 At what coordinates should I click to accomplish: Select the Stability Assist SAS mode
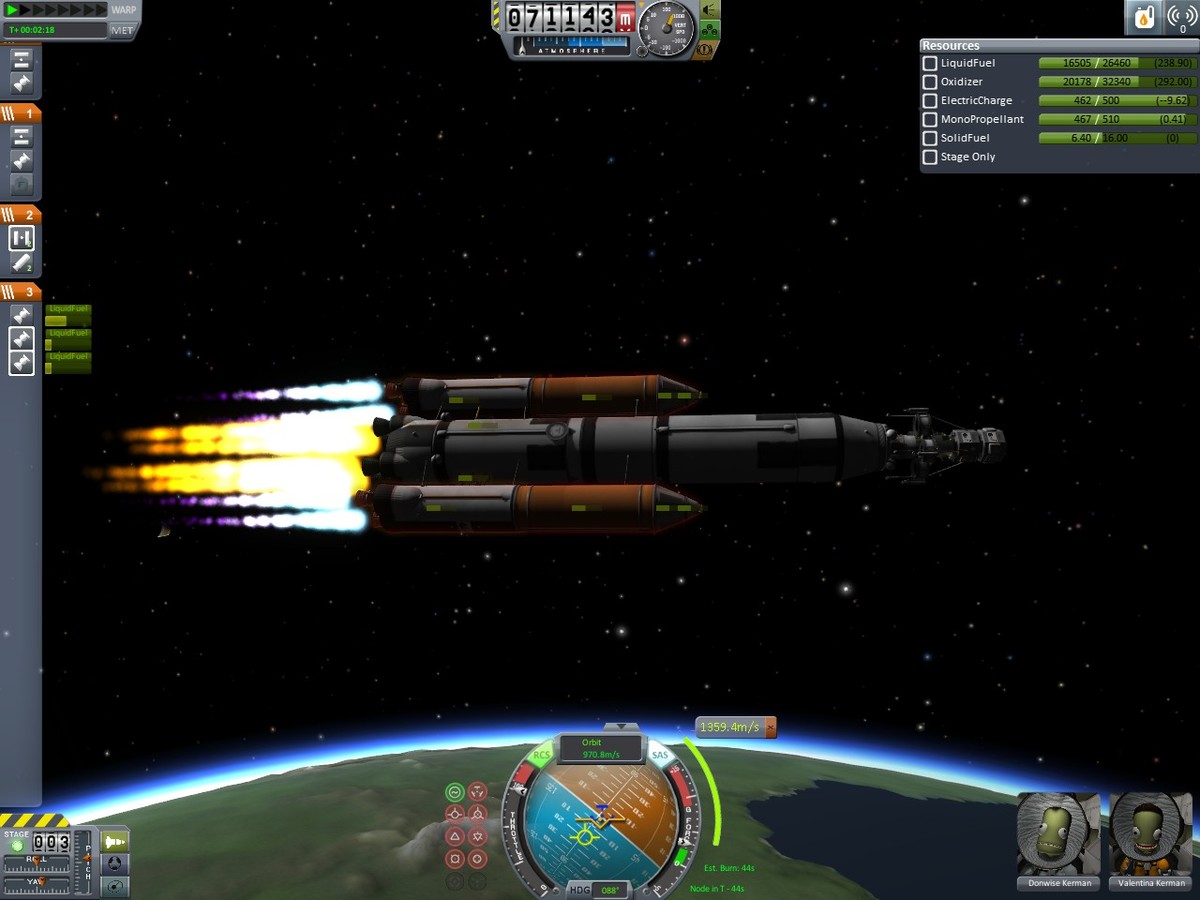click(455, 792)
